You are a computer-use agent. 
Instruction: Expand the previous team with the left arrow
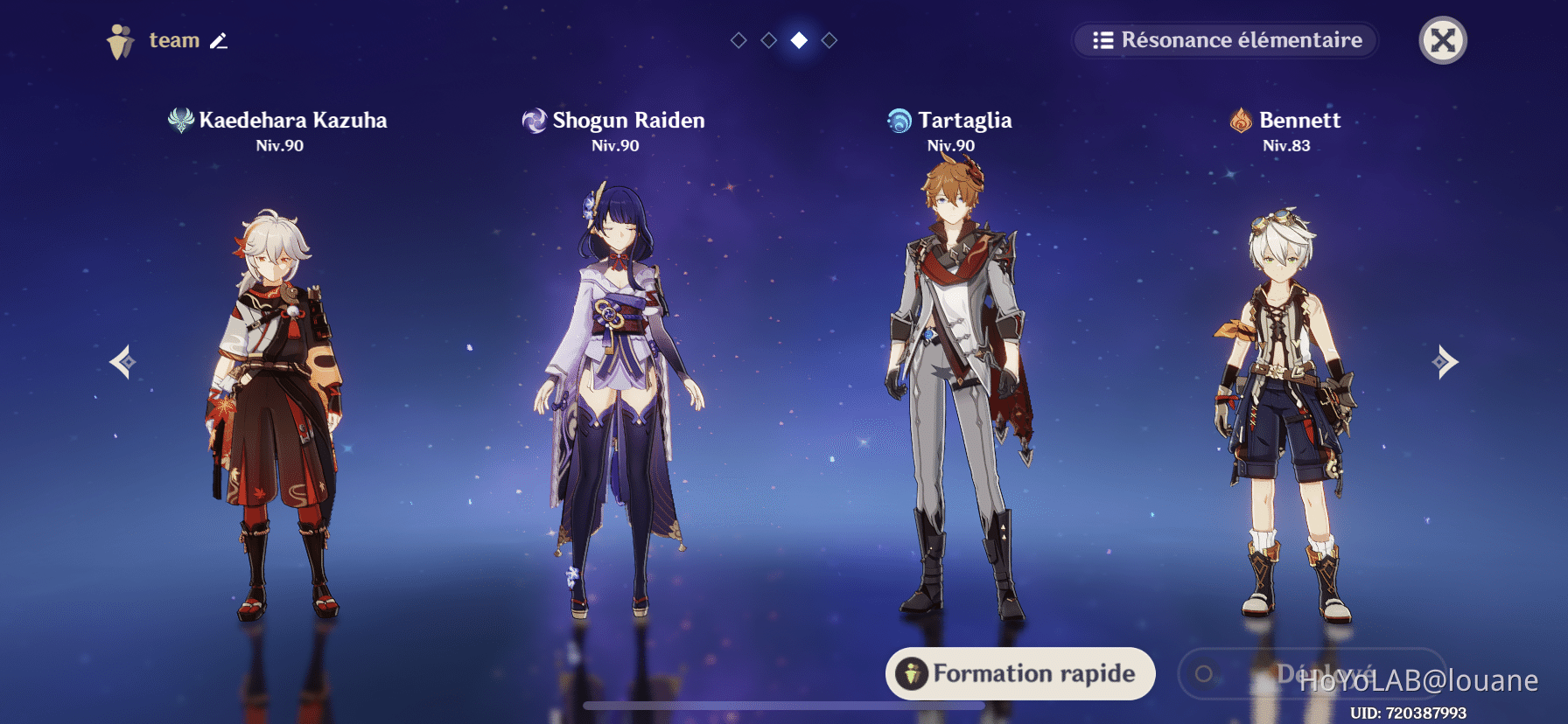click(121, 361)
